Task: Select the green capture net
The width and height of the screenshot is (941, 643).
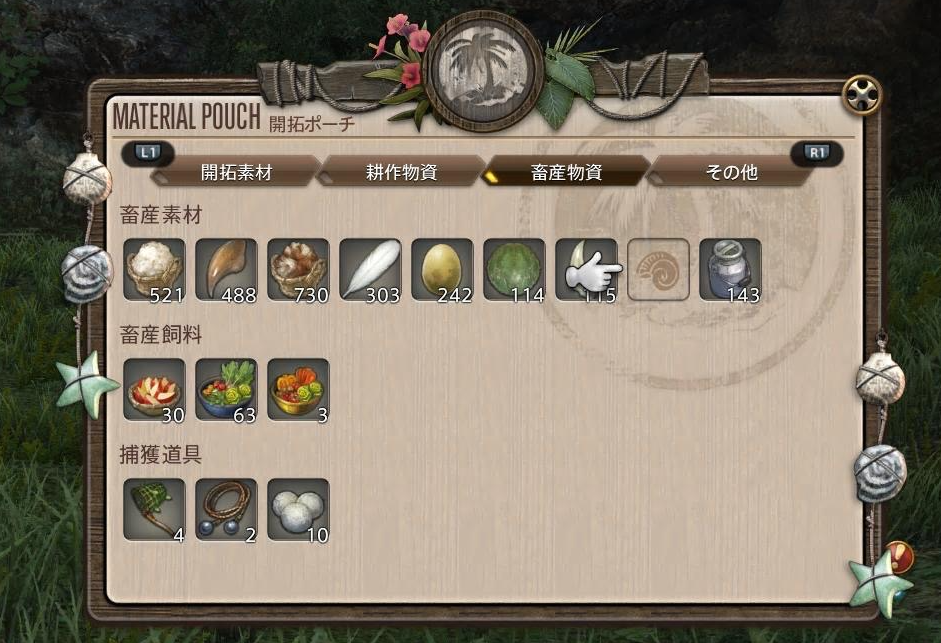Action: pos(154,509)
